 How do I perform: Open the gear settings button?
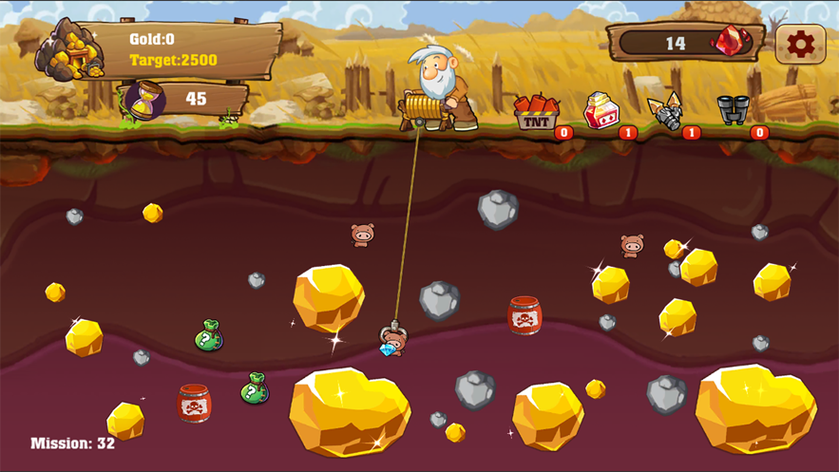800,44
